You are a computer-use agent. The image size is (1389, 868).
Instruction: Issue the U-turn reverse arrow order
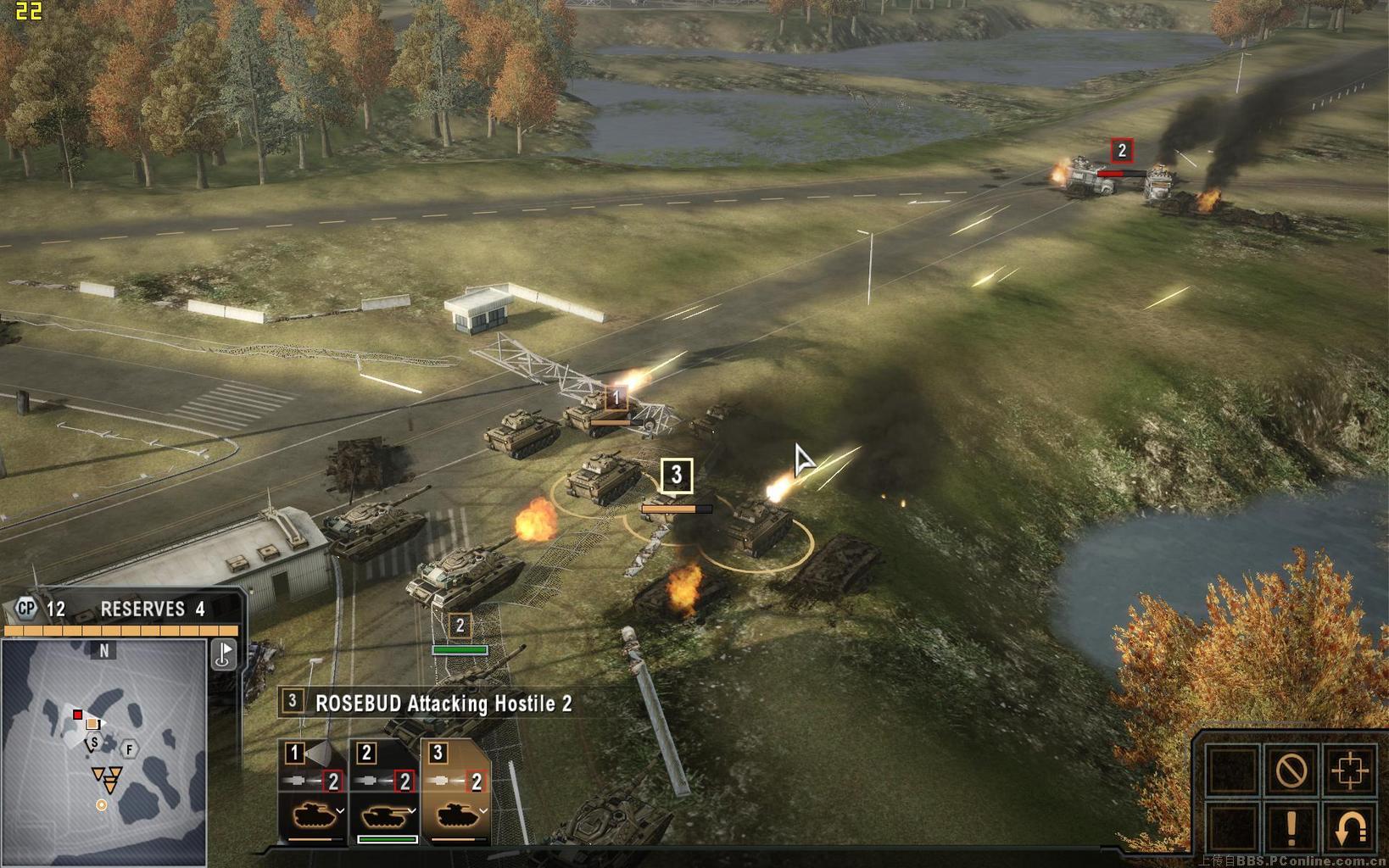1348,827
